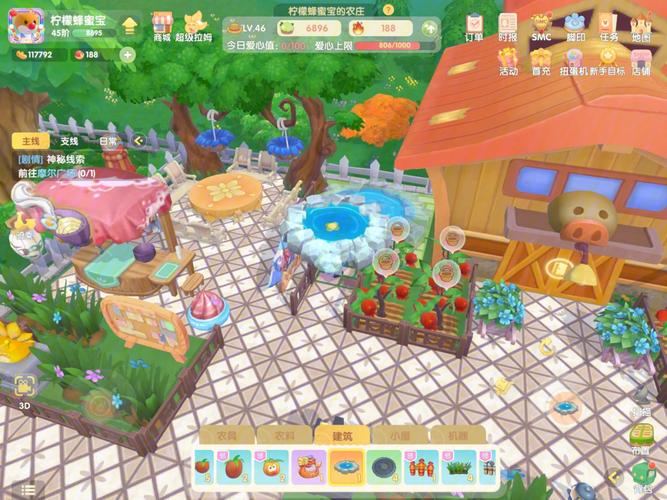The width and height of the screenshot is (667, 500).
Task: Add currency with the plus button
Action: [127, 55]
